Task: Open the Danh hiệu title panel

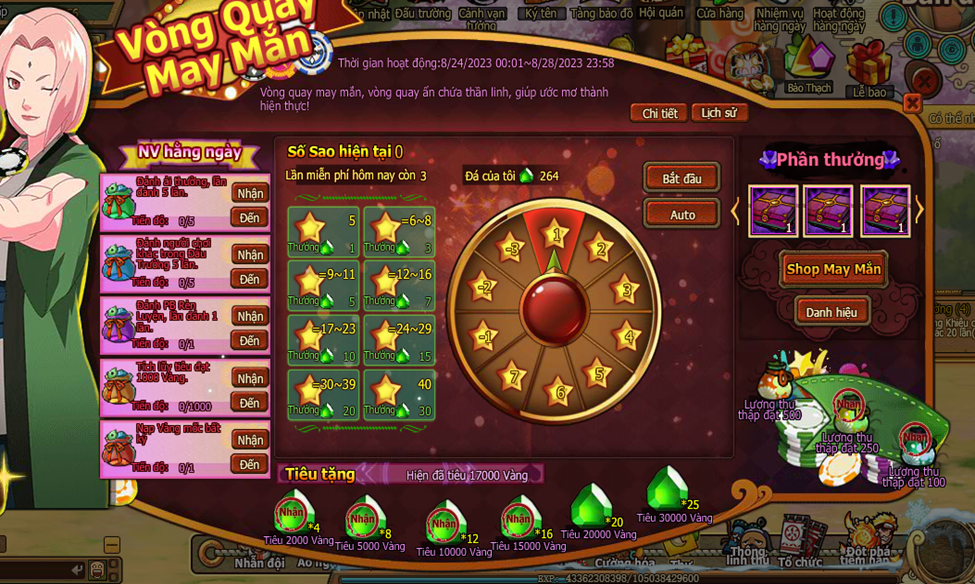Action: pos(831,312)
